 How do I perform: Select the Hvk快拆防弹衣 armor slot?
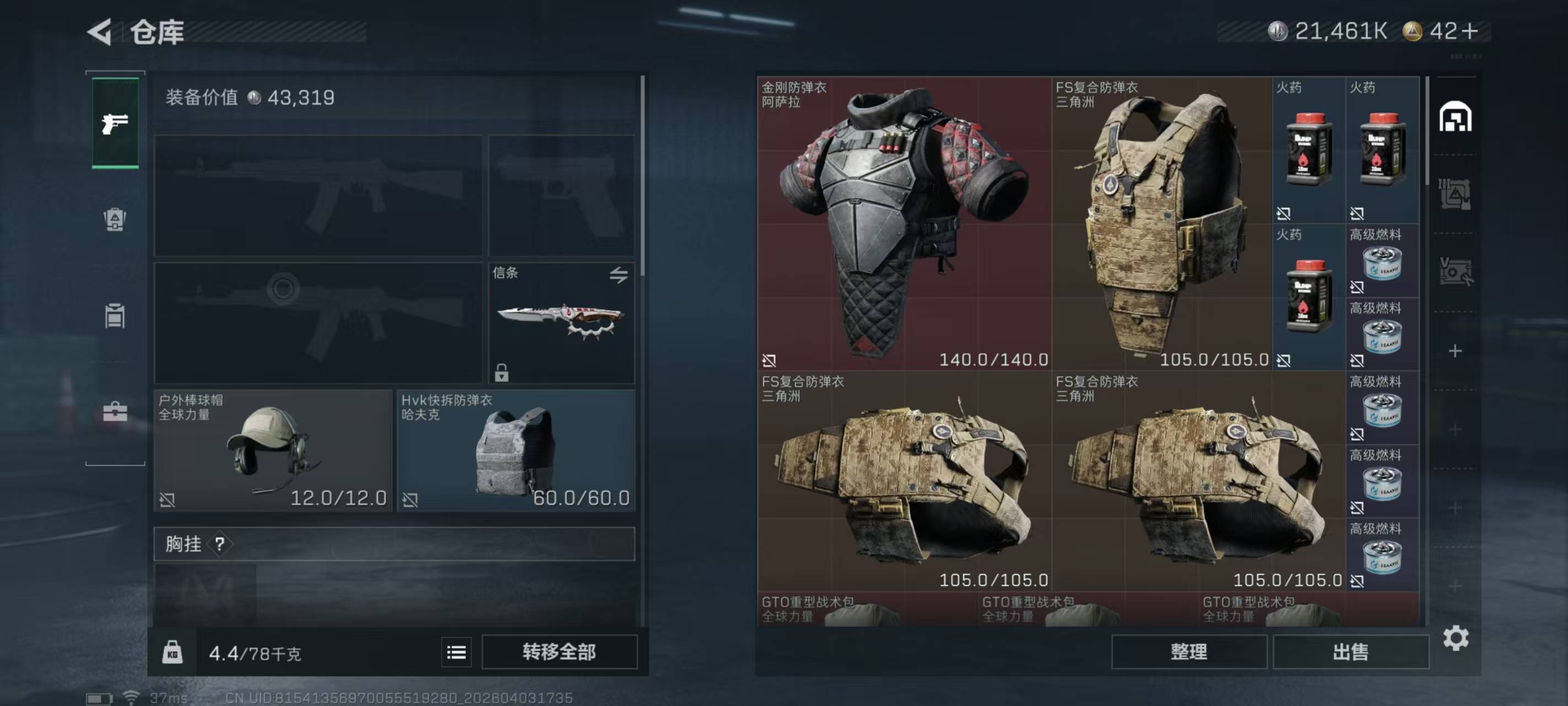(515, 450)
